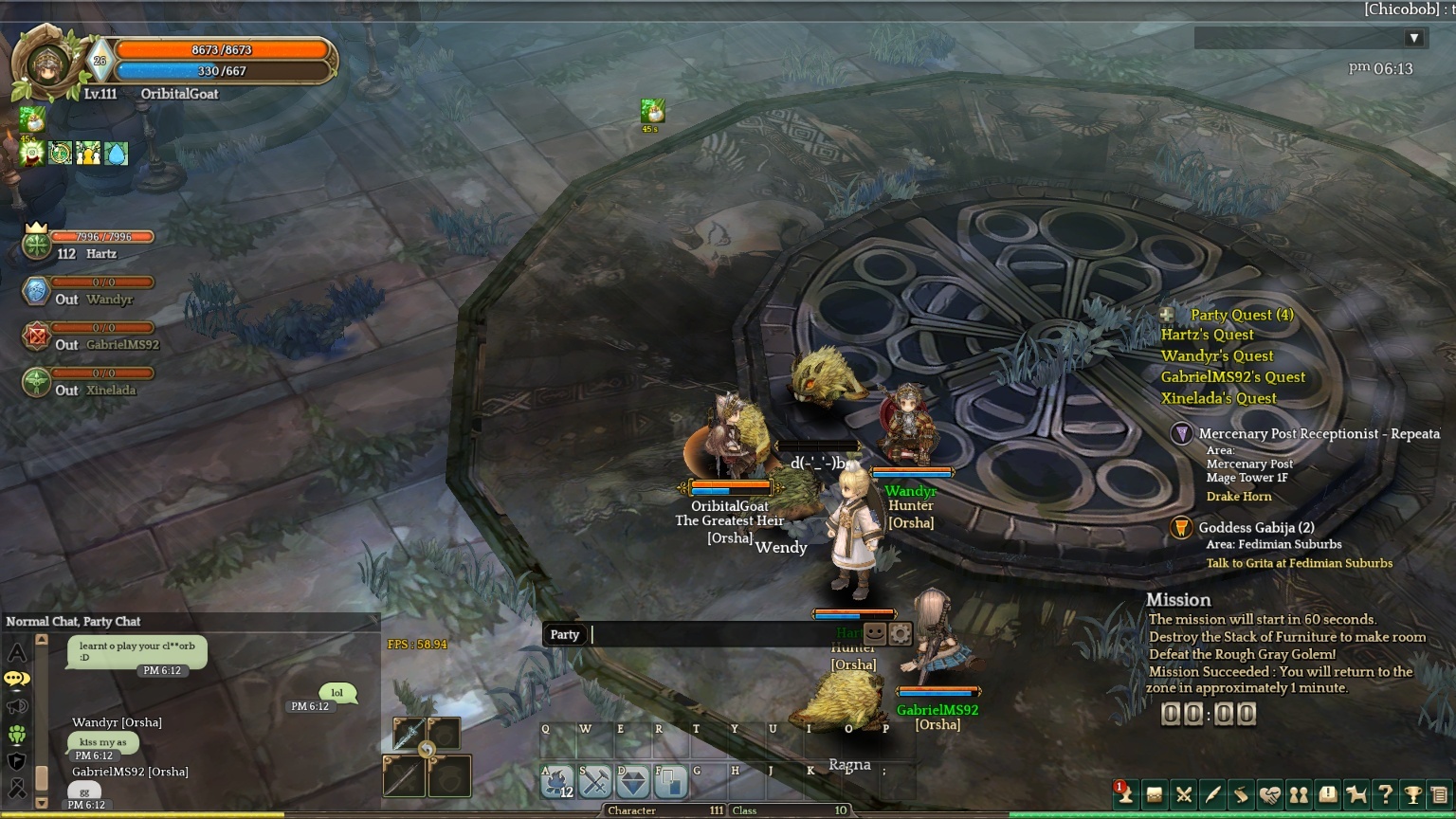The image size is (1456, 819).
Task: Activate the gem skill in slot D
Action: 633,782
